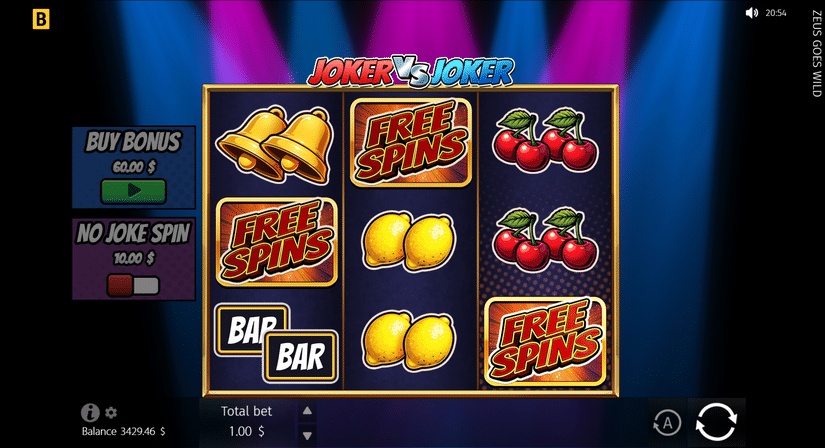
Task: Decrease the total bet amount
Action: pos(307,435)
